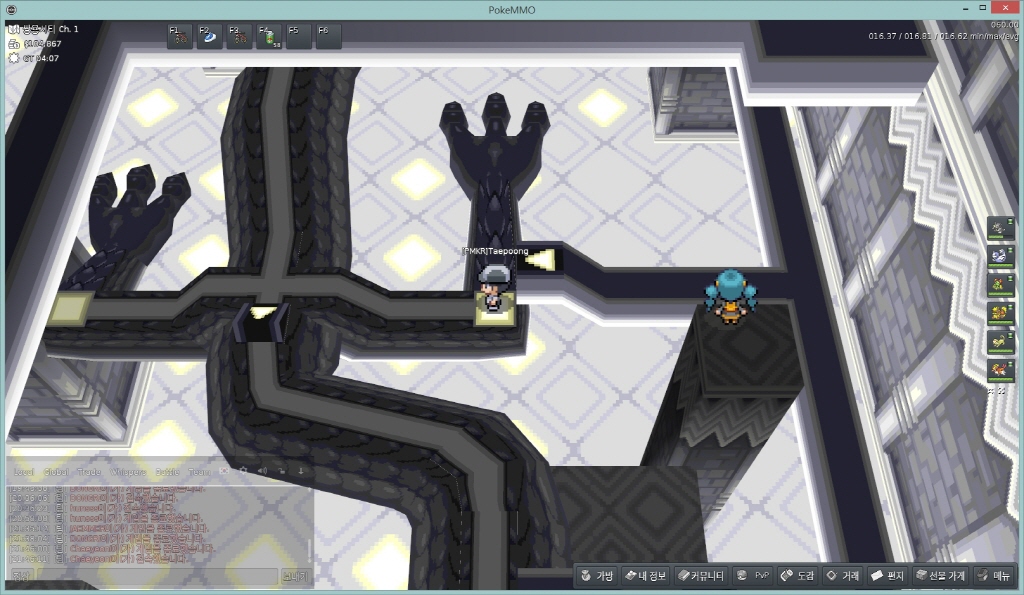Screen dimensions: 1024x595
Task: Use the green item in hotbar slot F4
Action: (x=269, y=37)
